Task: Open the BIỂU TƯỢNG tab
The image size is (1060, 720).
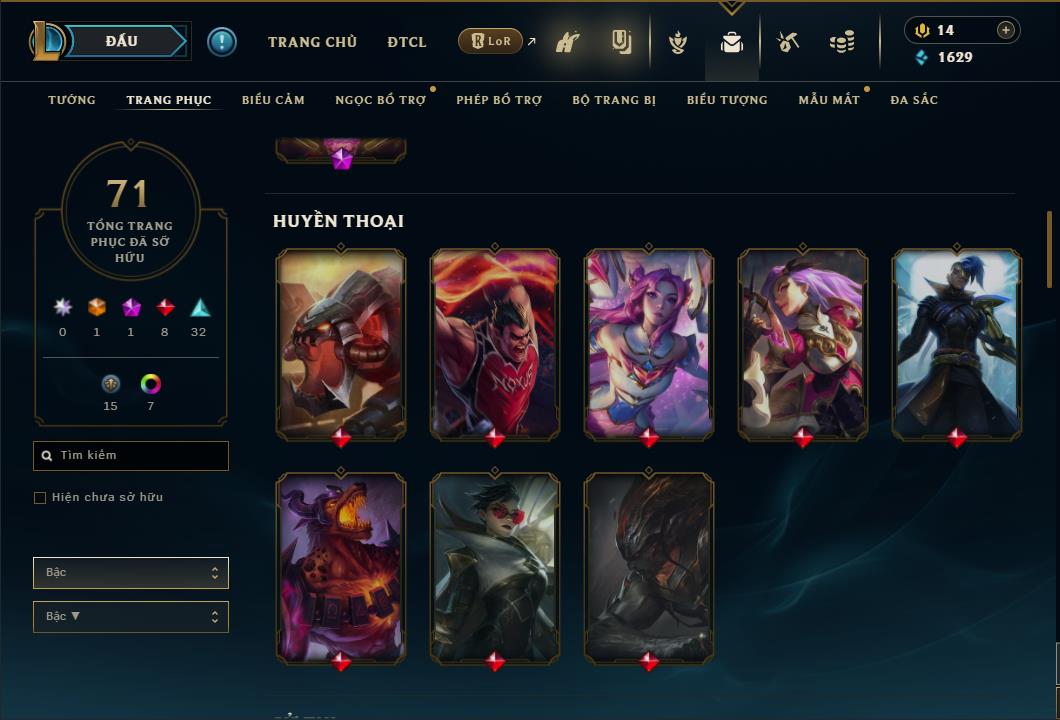Action: click(727, 100)
